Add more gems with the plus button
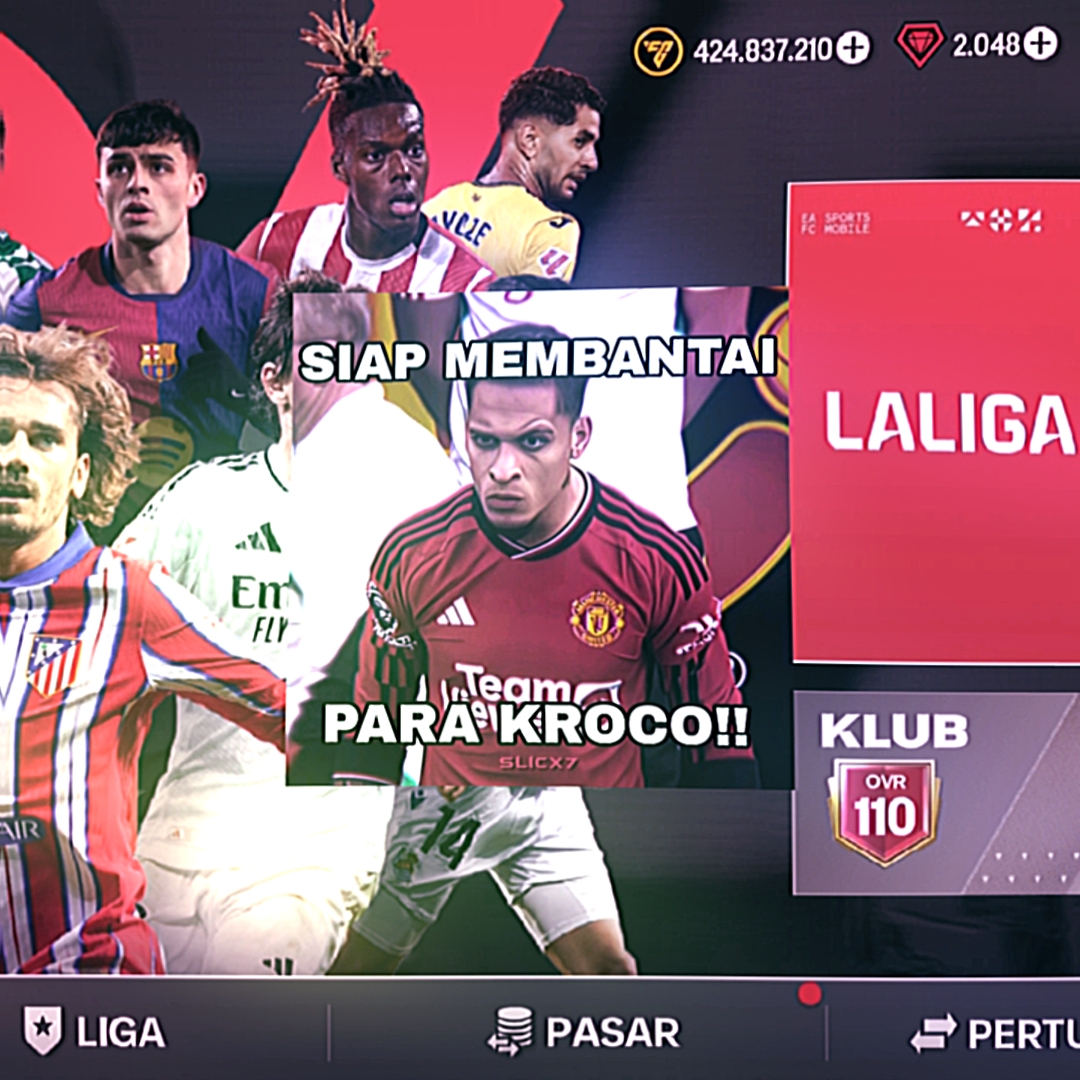 point(1040,44)
